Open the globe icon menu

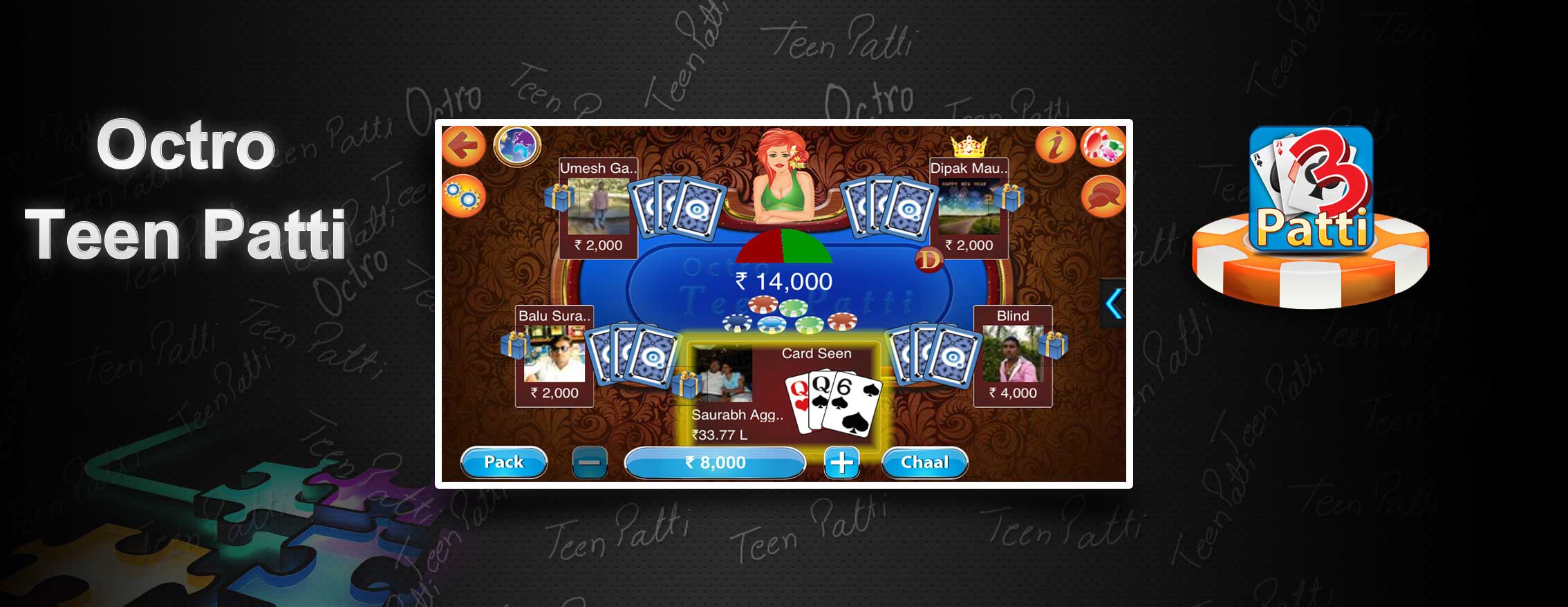pos(517,146)
